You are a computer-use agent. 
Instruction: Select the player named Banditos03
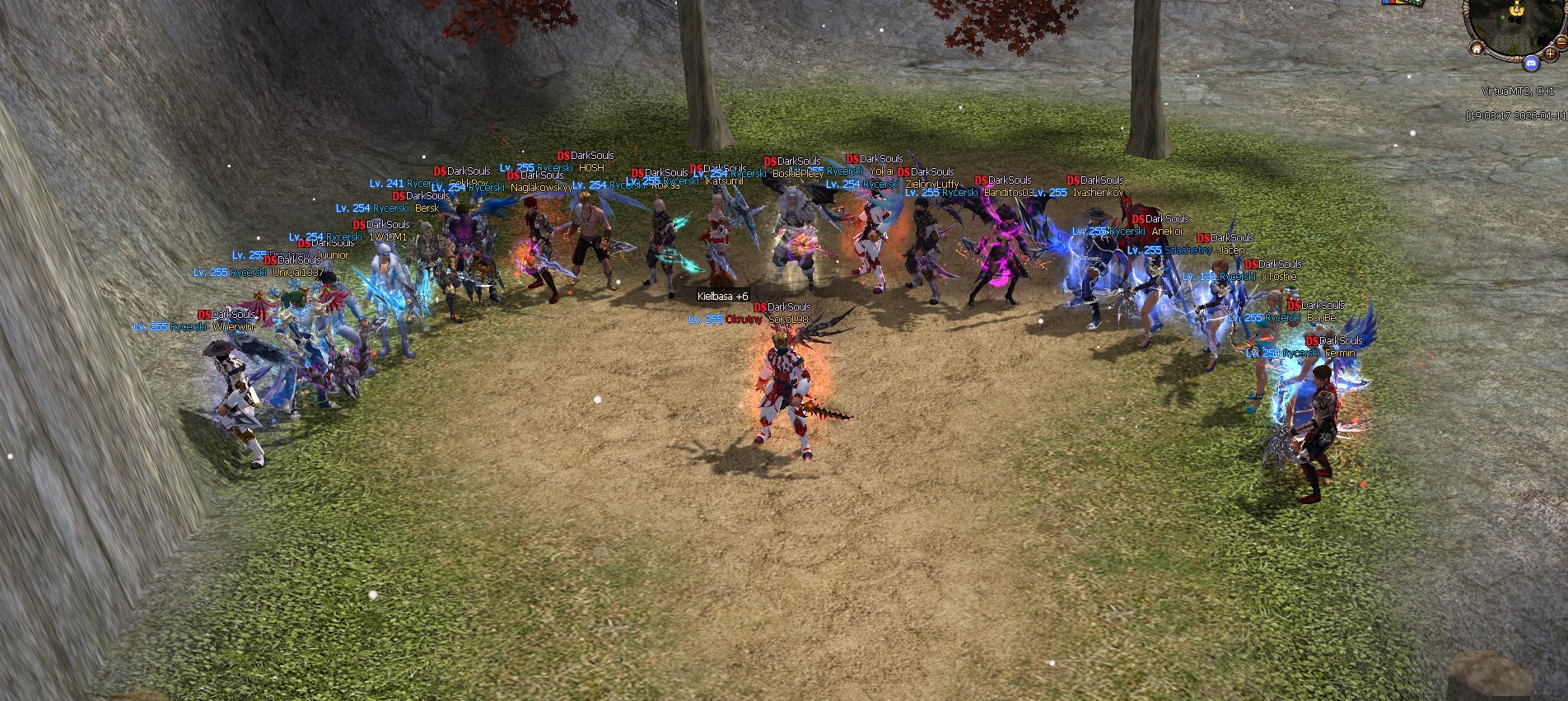(1006, 194)
